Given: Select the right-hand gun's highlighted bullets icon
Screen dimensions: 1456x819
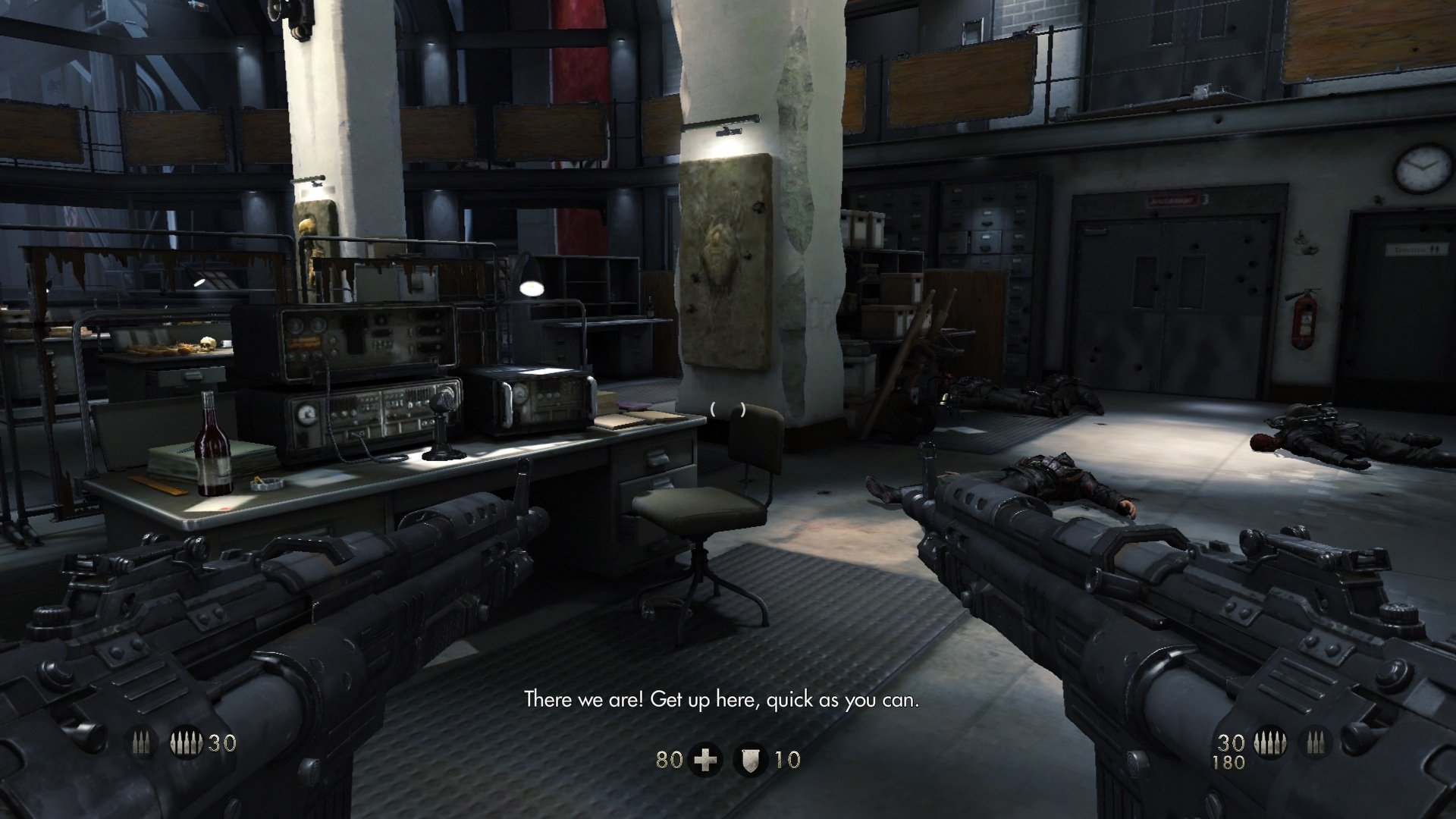Looking at the screenshot, I should tap(1269, 743).
